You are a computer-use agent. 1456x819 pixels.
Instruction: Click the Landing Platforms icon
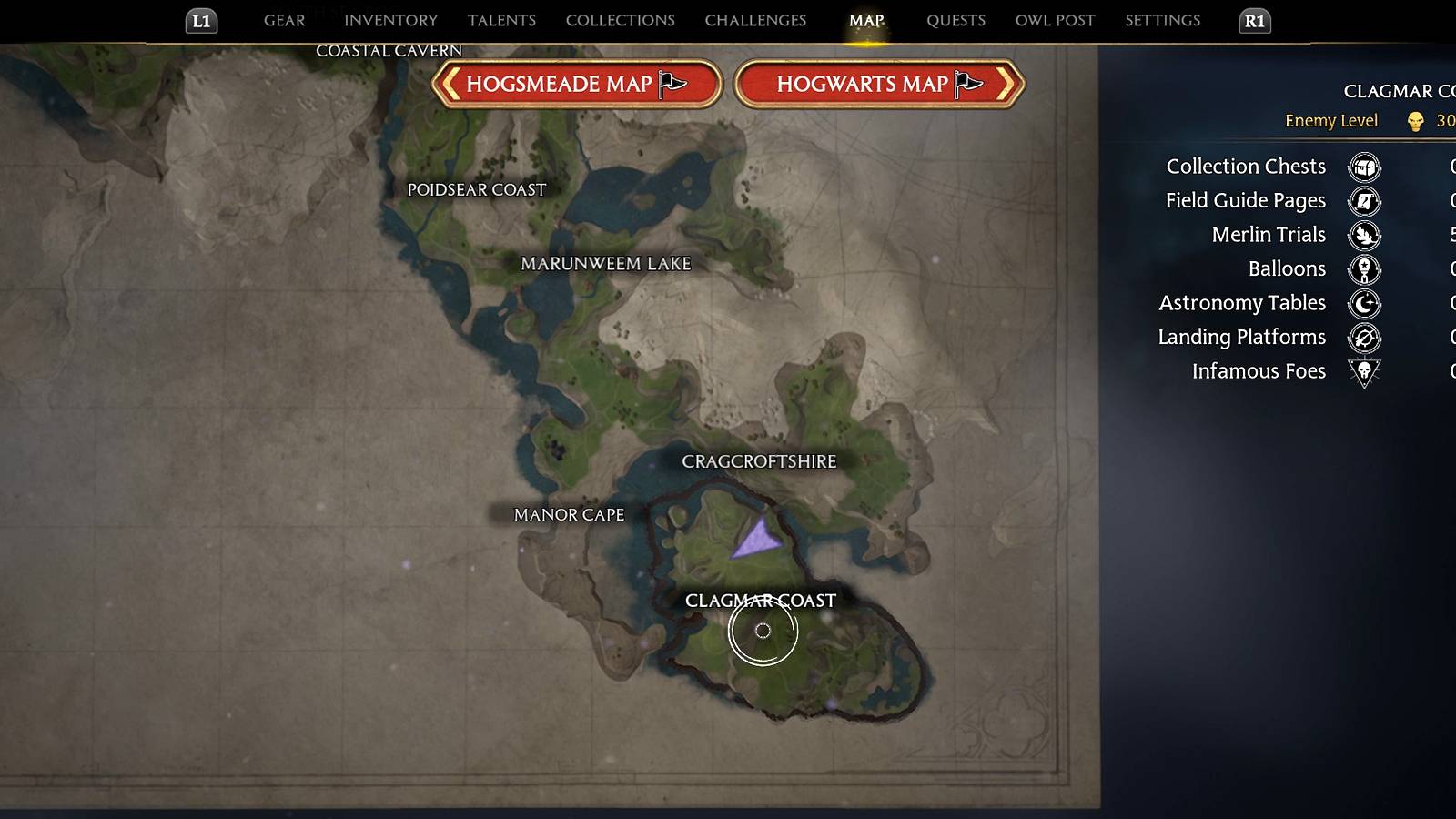(1364, 338)
